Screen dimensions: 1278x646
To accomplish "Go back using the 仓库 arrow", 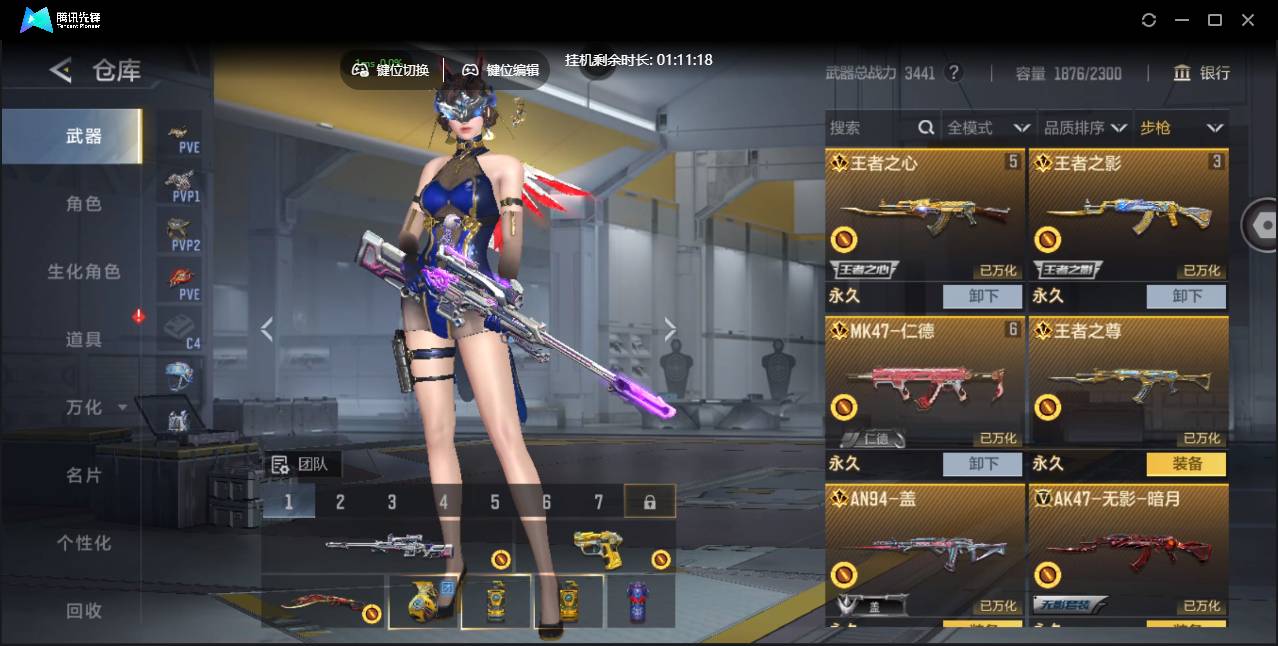I will coord(61,70).
